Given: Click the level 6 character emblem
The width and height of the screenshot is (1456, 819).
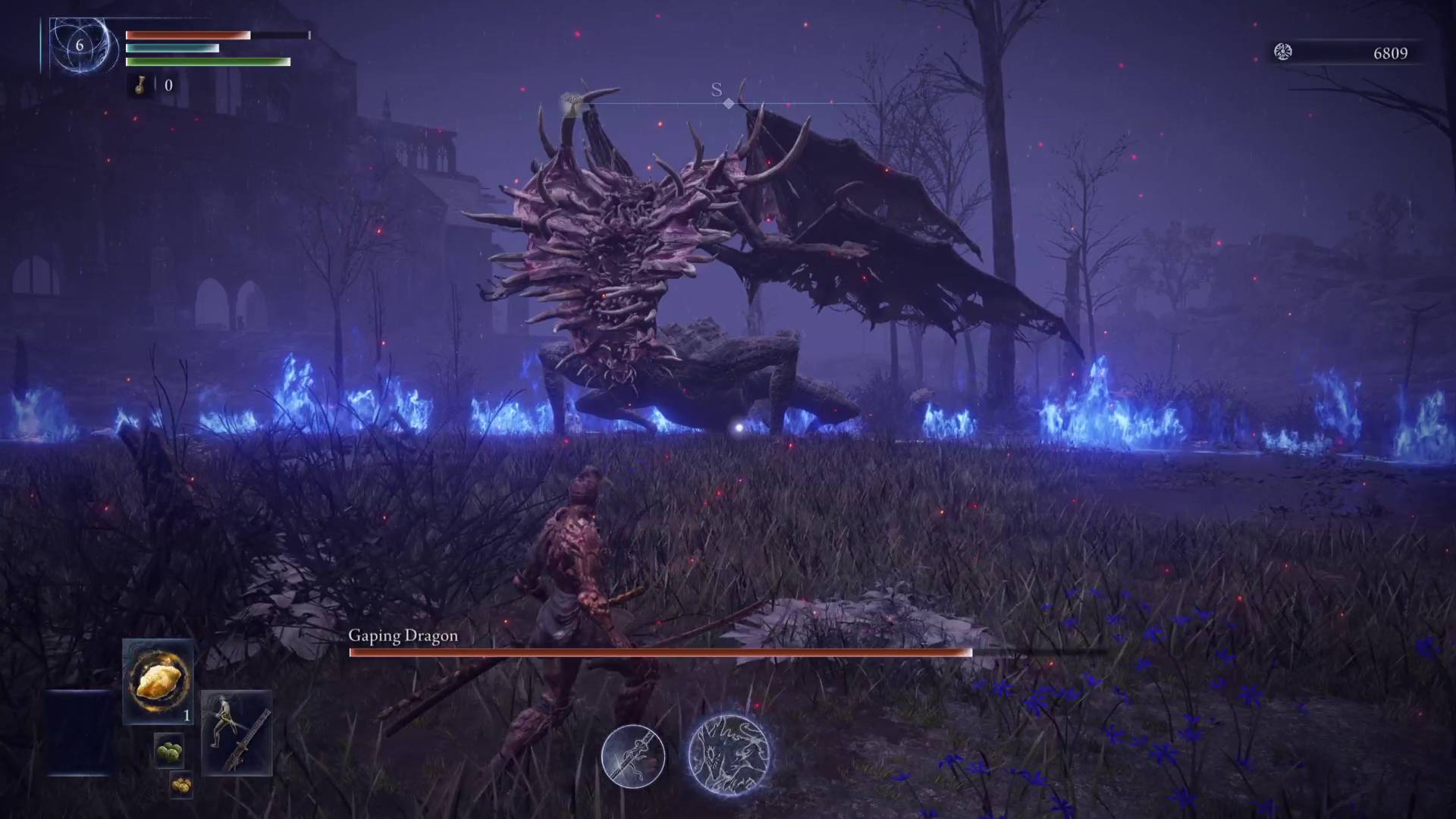Looking at the screenshot, I should [79, 45].
